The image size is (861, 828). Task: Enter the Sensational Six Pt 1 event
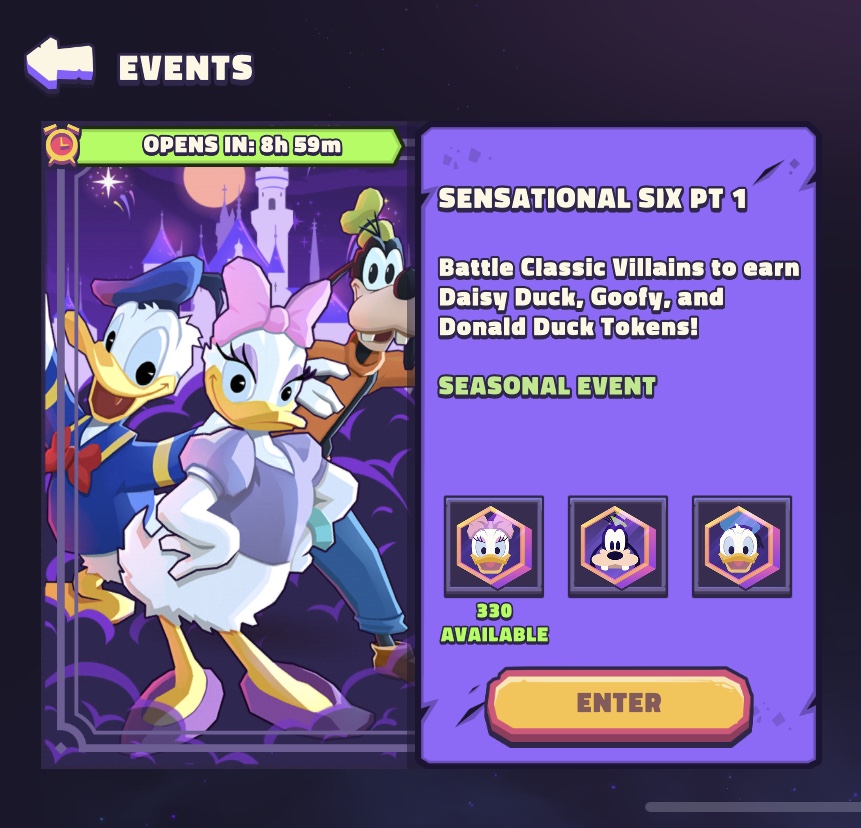coord(618,703)
